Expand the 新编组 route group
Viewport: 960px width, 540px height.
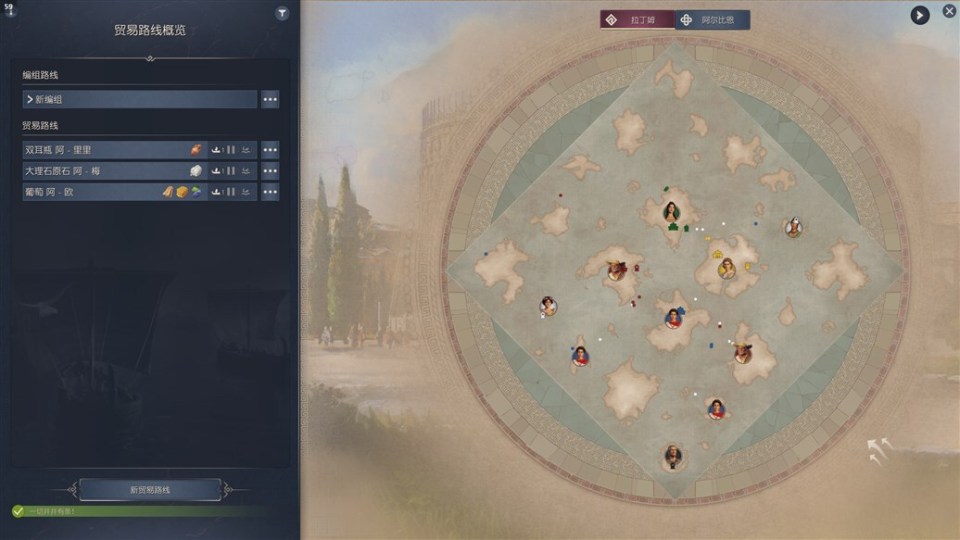140,99
